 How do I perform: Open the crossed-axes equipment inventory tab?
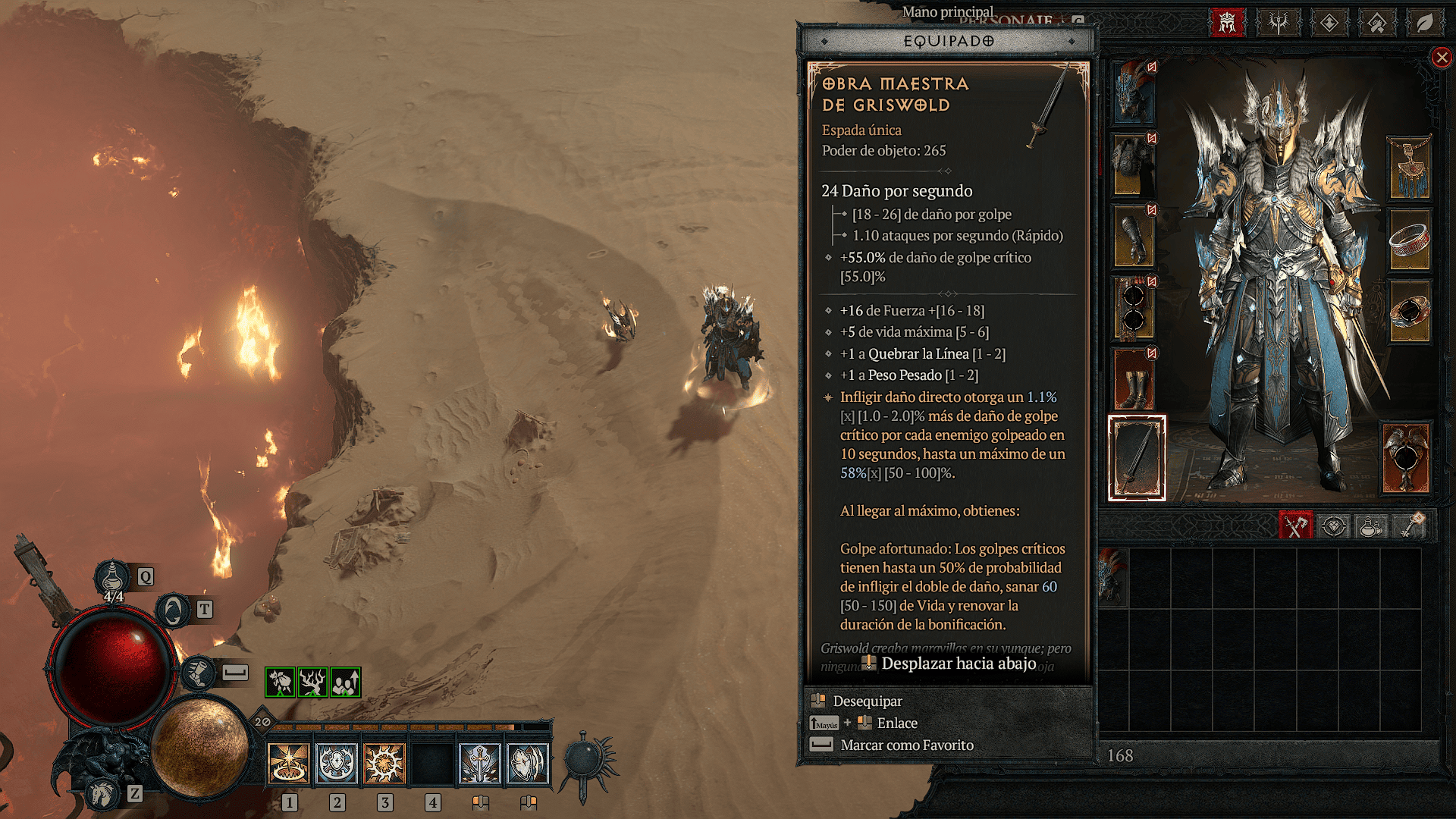(1295, 526)
